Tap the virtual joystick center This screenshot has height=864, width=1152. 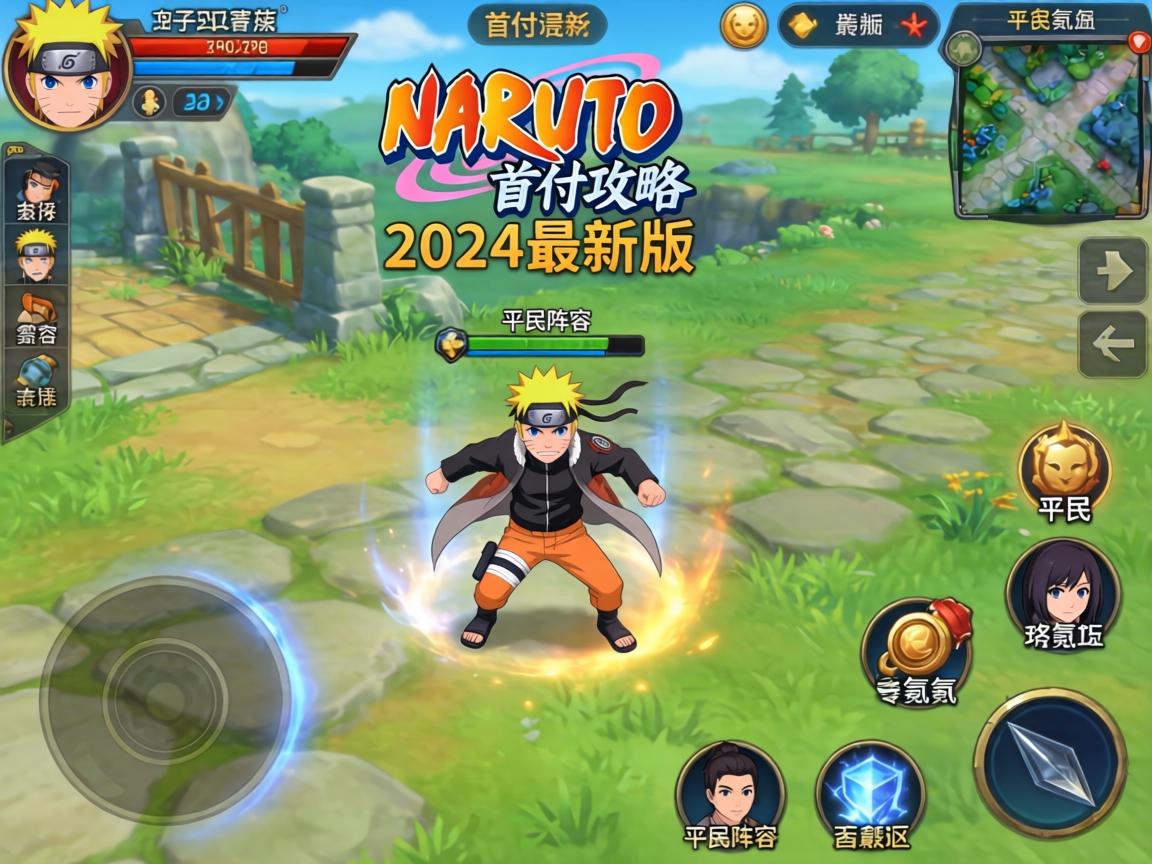166,700
